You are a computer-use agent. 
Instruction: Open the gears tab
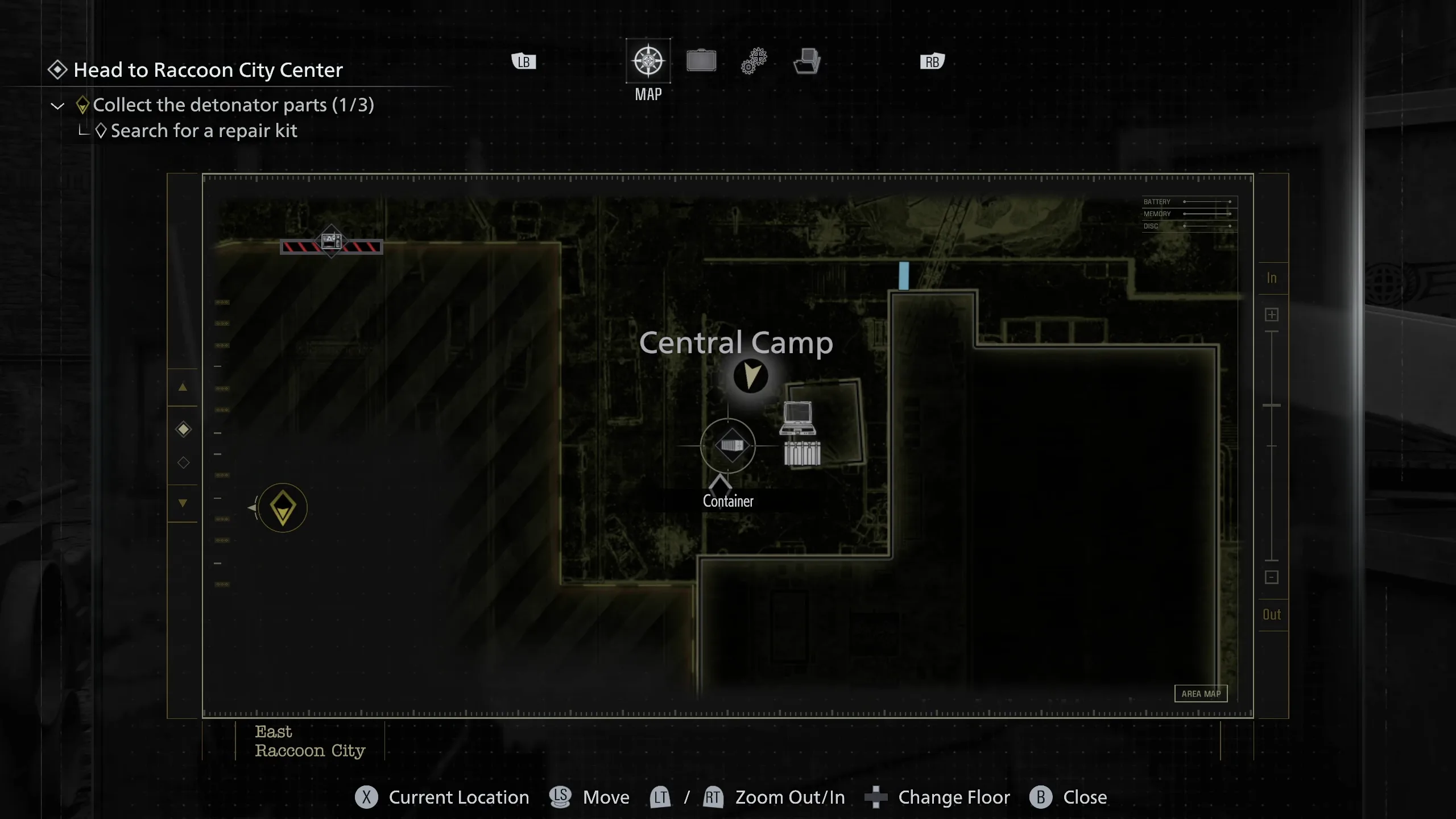754,61
